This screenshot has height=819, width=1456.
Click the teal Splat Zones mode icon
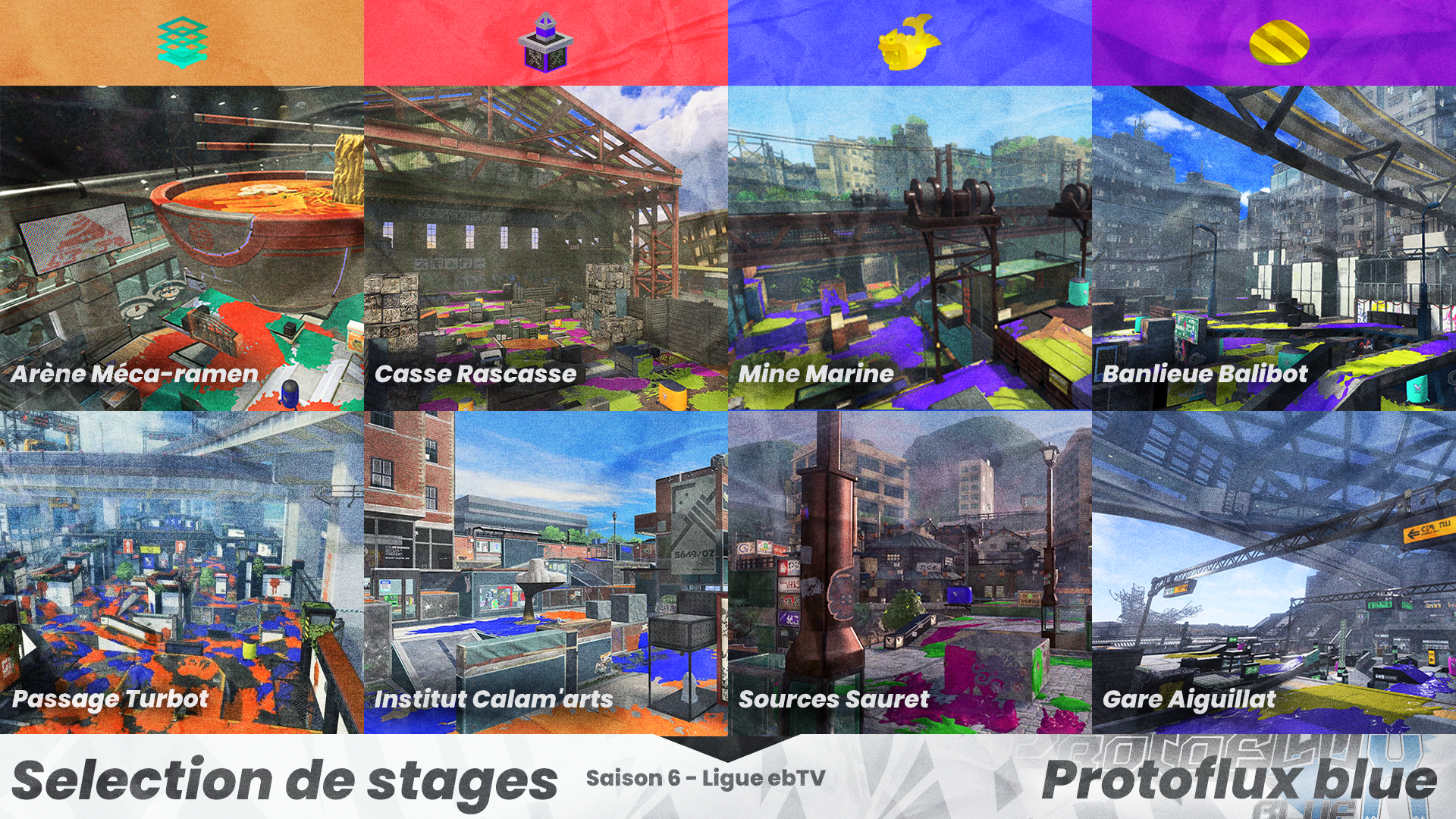(x=183, y=43)
